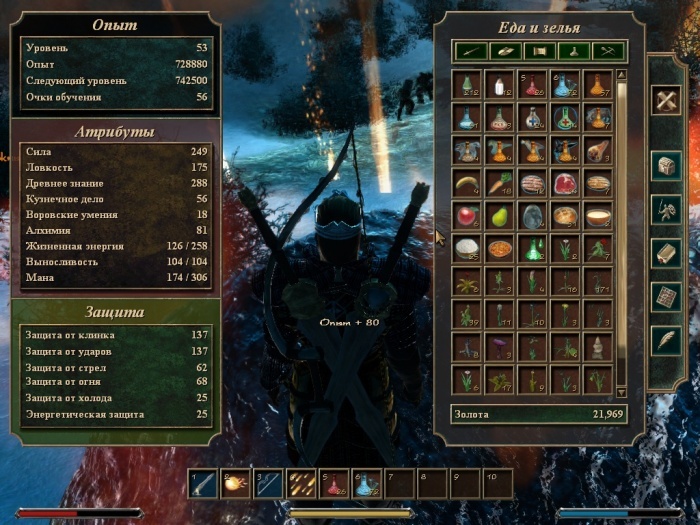
Task: Show the crossed tools category tab
Action: (608, 49)
